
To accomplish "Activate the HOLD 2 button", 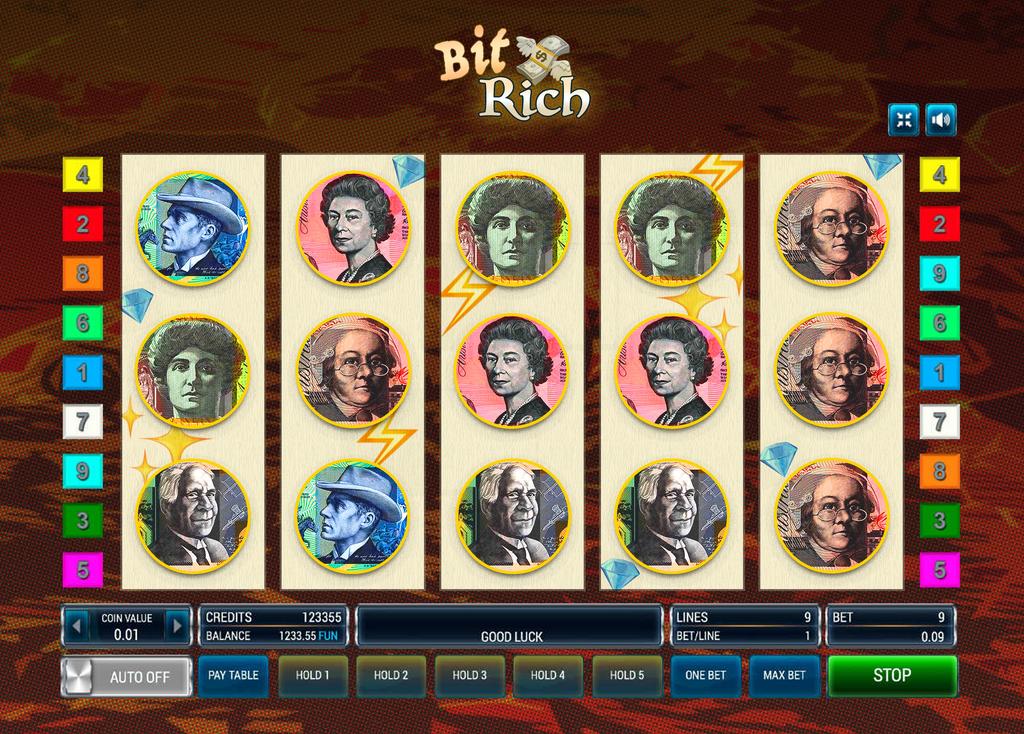I will (391, 675).
